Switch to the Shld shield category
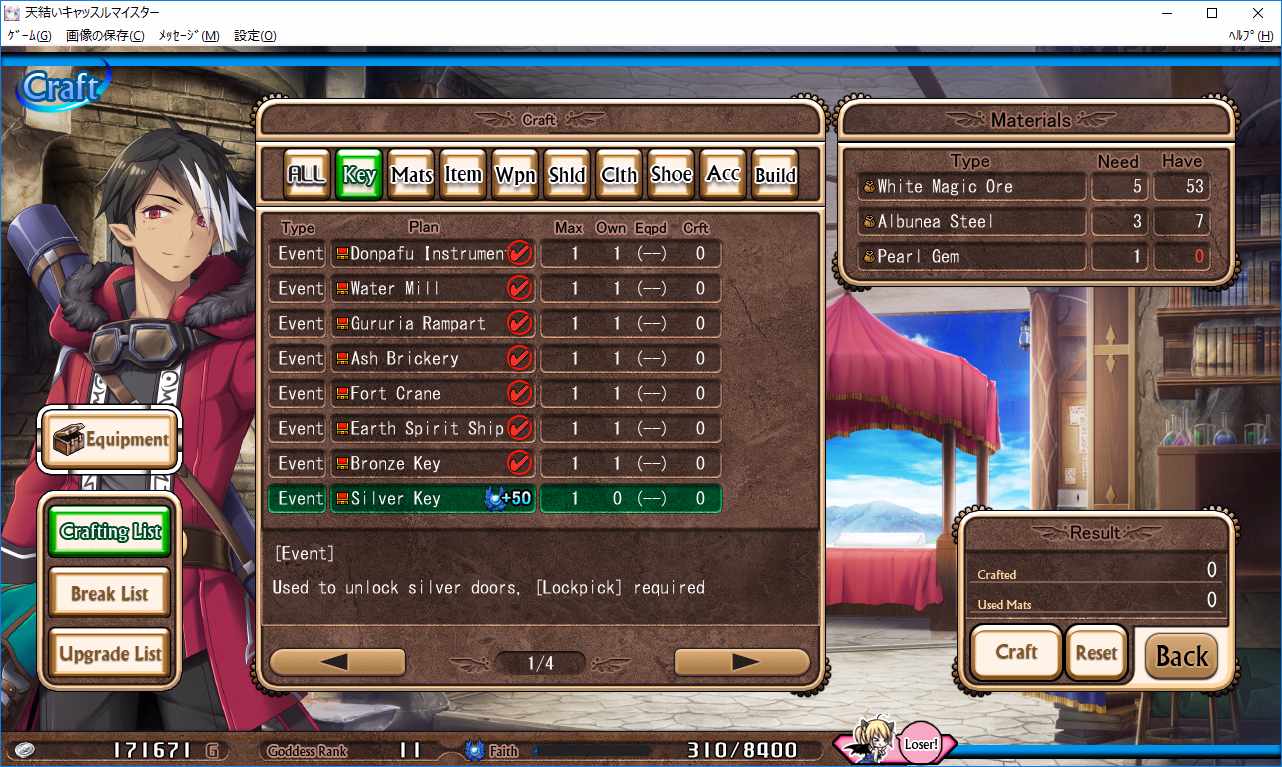 tap(566, 173)
